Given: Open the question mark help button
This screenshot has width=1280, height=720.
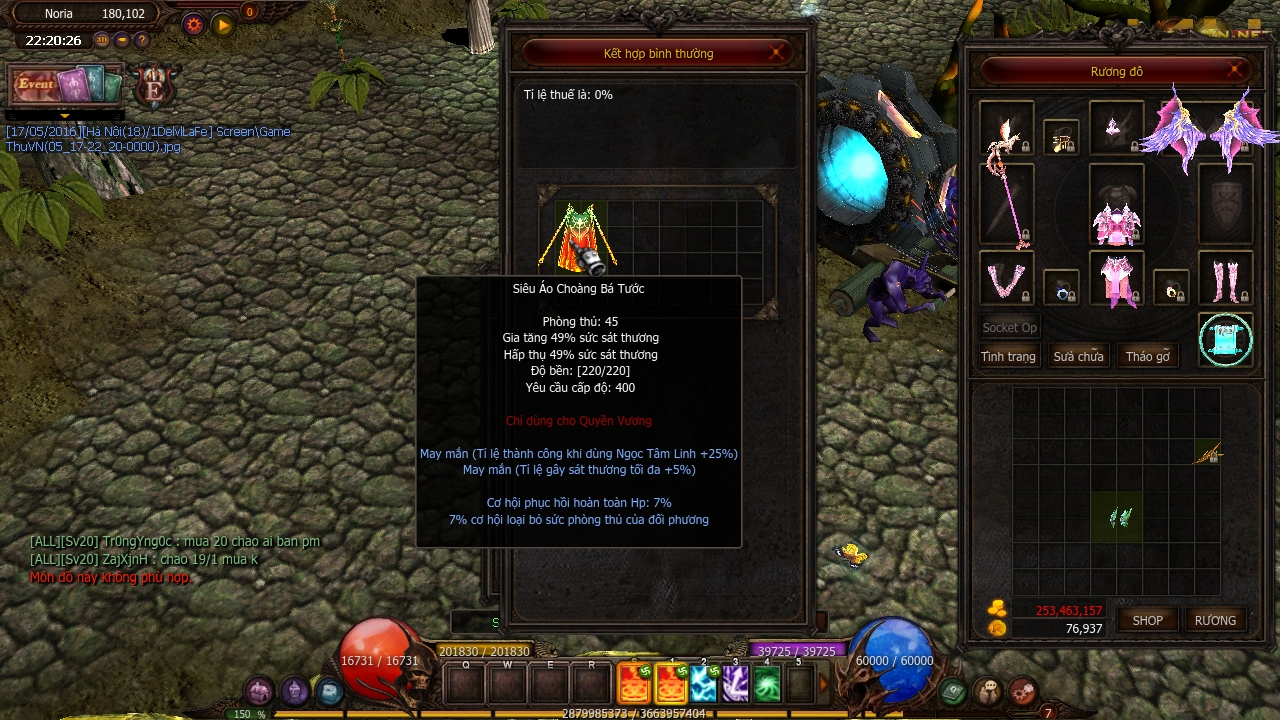Looking at the screenshot, I should pyautogui.click(x=142, y=41).
